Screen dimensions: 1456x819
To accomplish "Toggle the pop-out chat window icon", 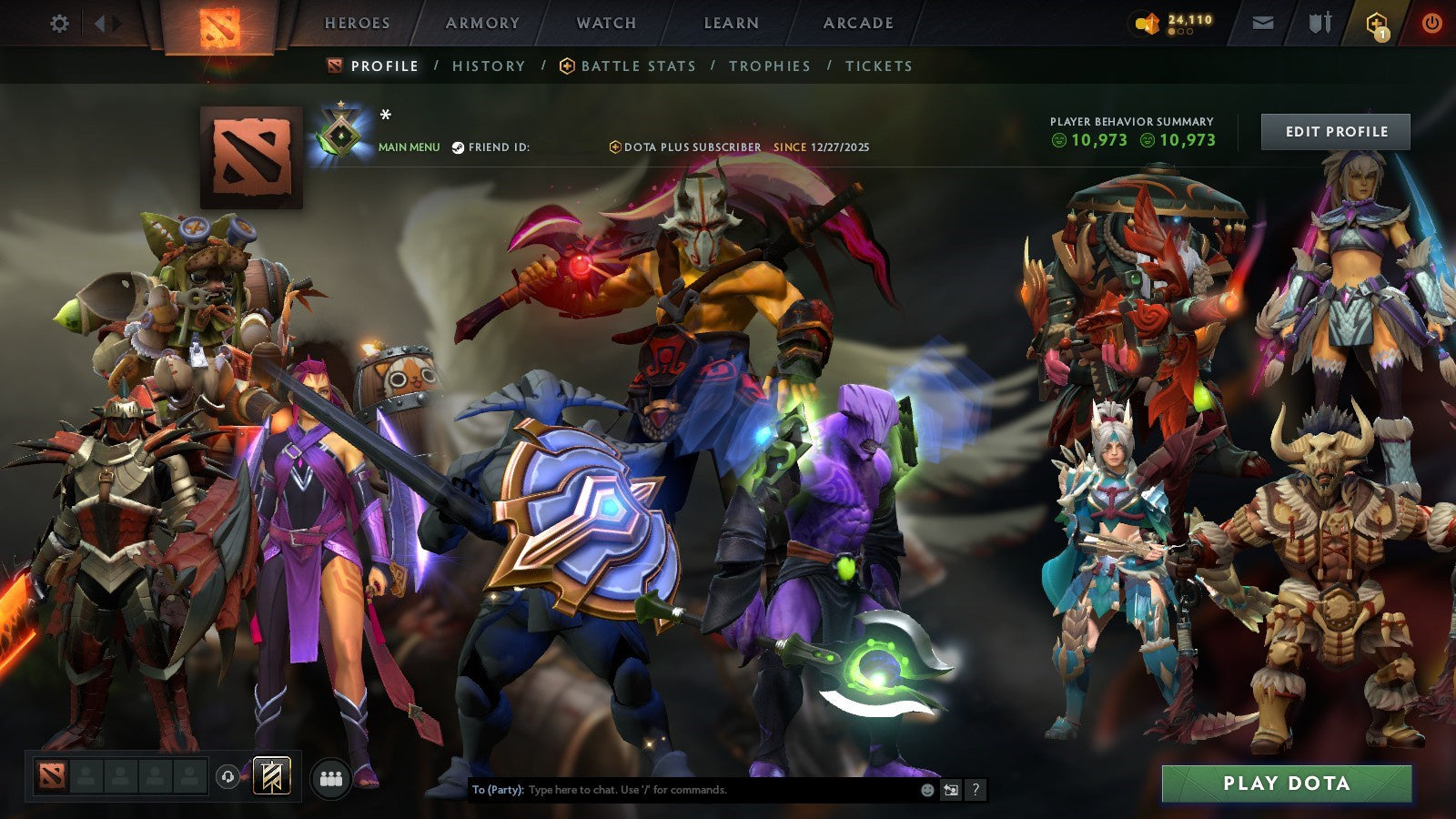I will point(949,791).
